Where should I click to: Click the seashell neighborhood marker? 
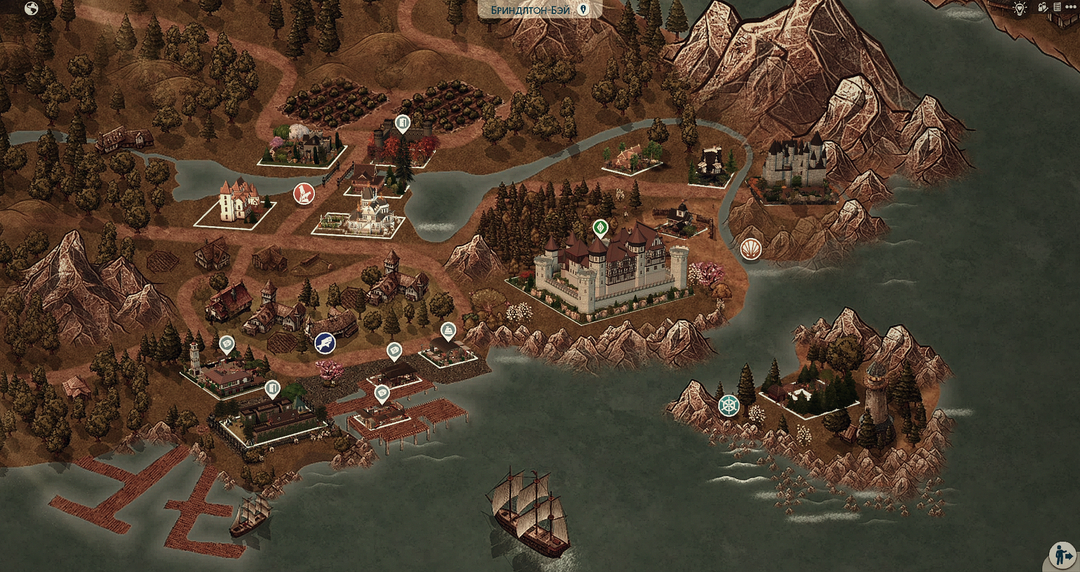click(752, 247)
